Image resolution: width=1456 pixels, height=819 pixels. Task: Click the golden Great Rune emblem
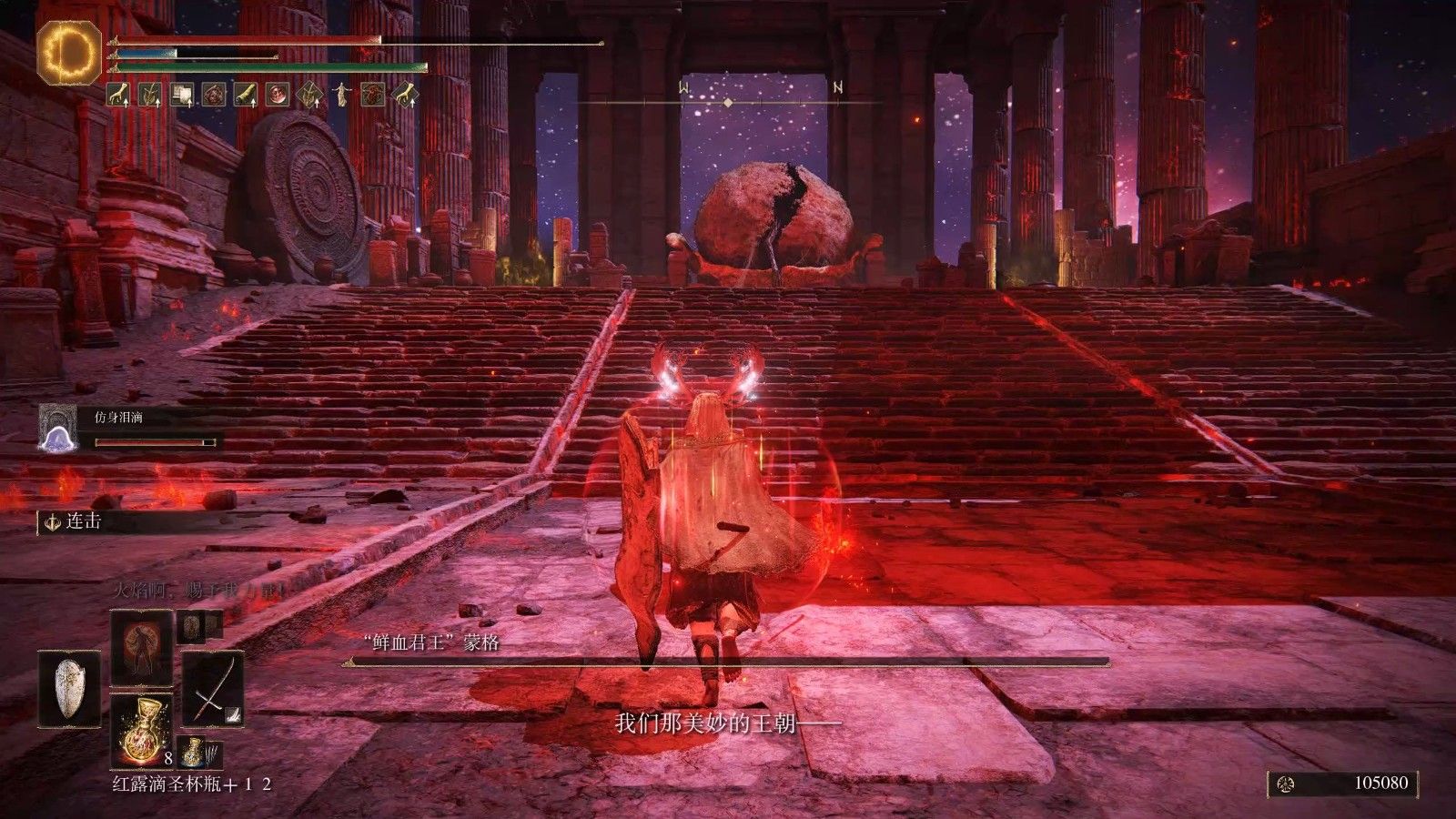point(70,51)
